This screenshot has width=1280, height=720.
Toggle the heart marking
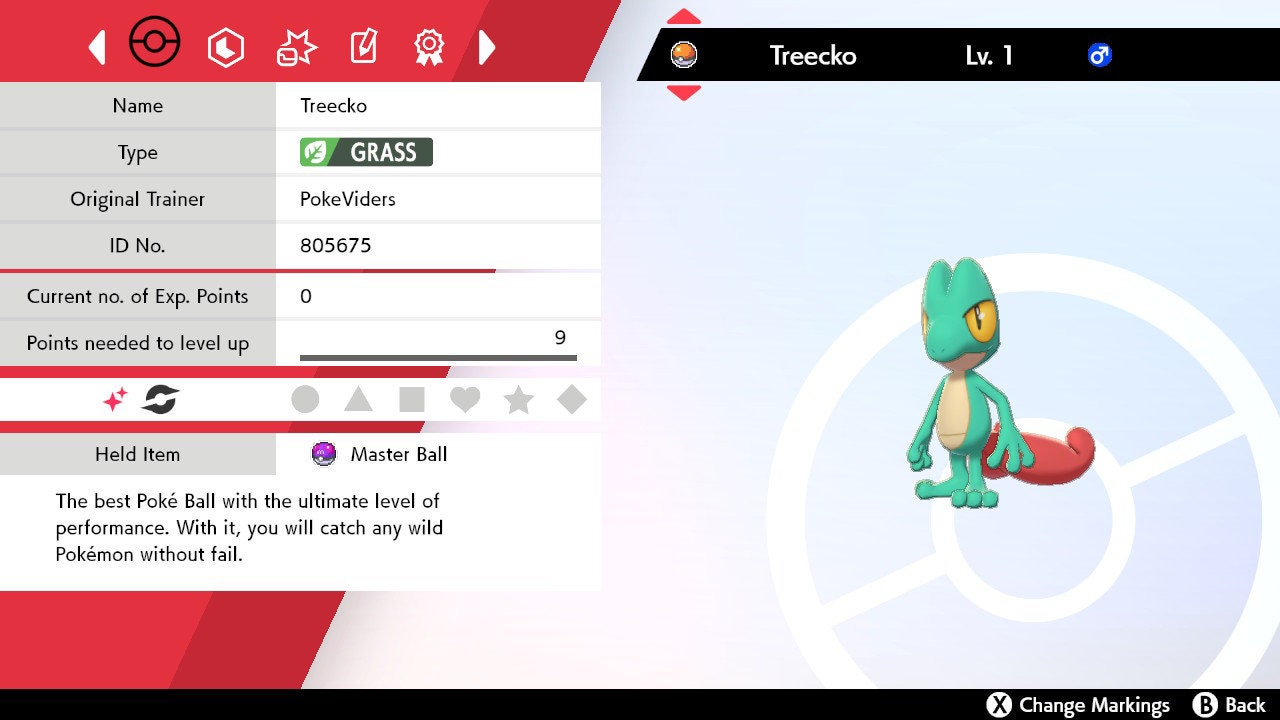[466, 399]
